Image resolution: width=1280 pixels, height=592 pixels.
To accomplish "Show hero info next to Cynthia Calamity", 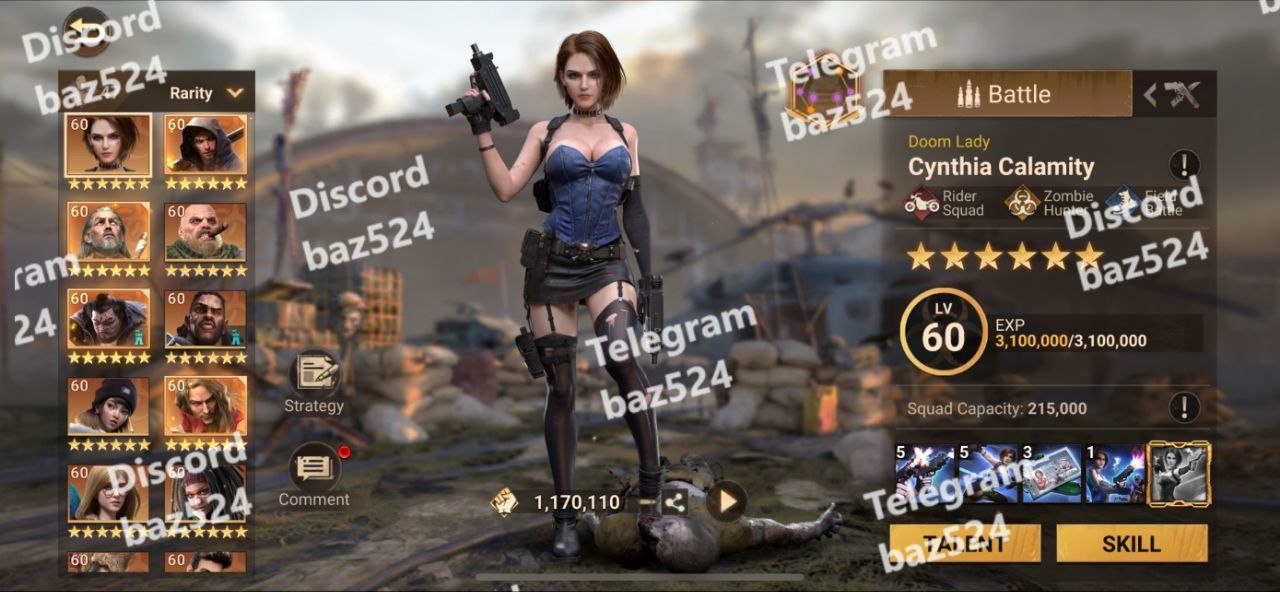I will (1184, 165).
